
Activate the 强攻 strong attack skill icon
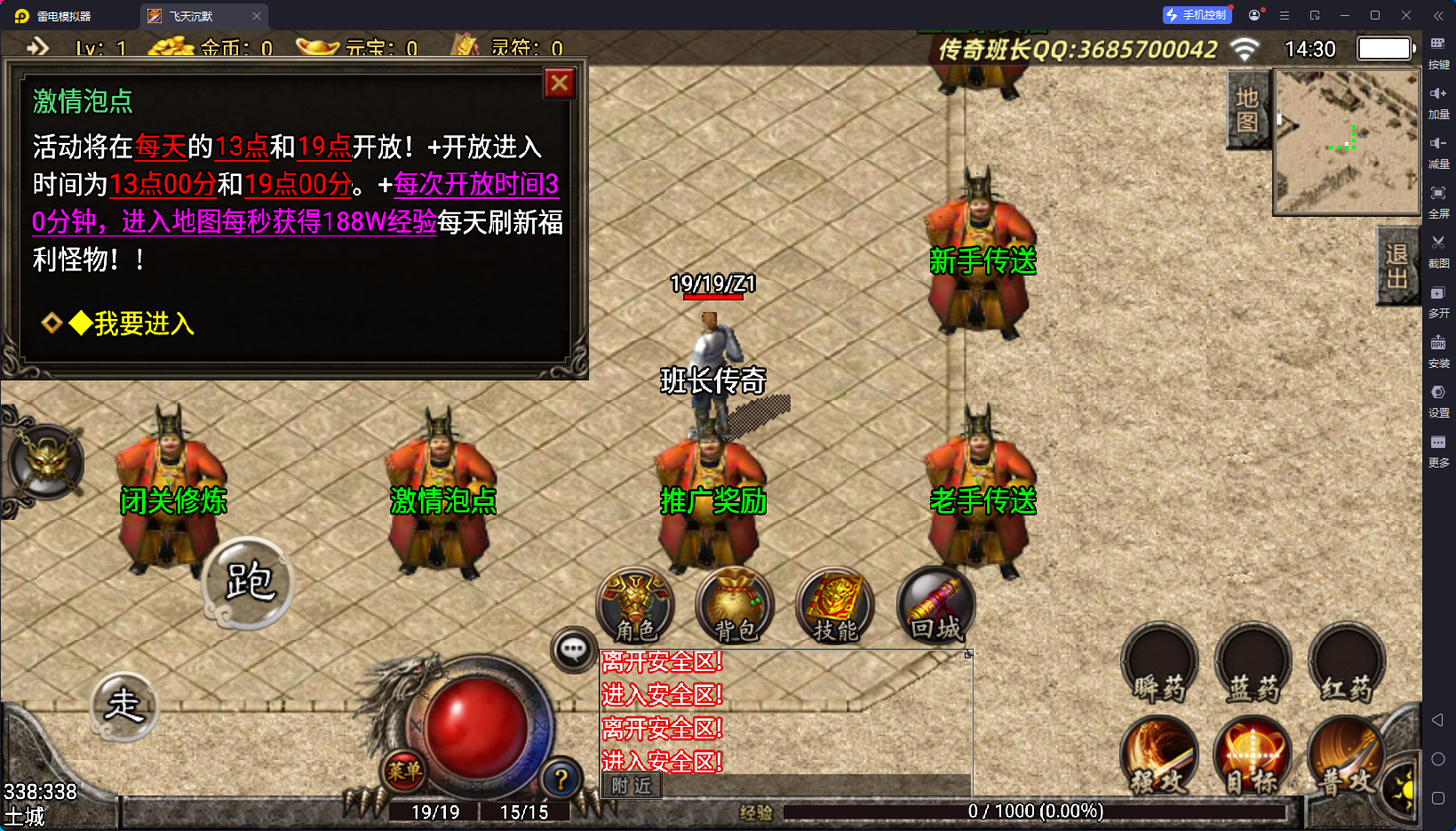1159,755
